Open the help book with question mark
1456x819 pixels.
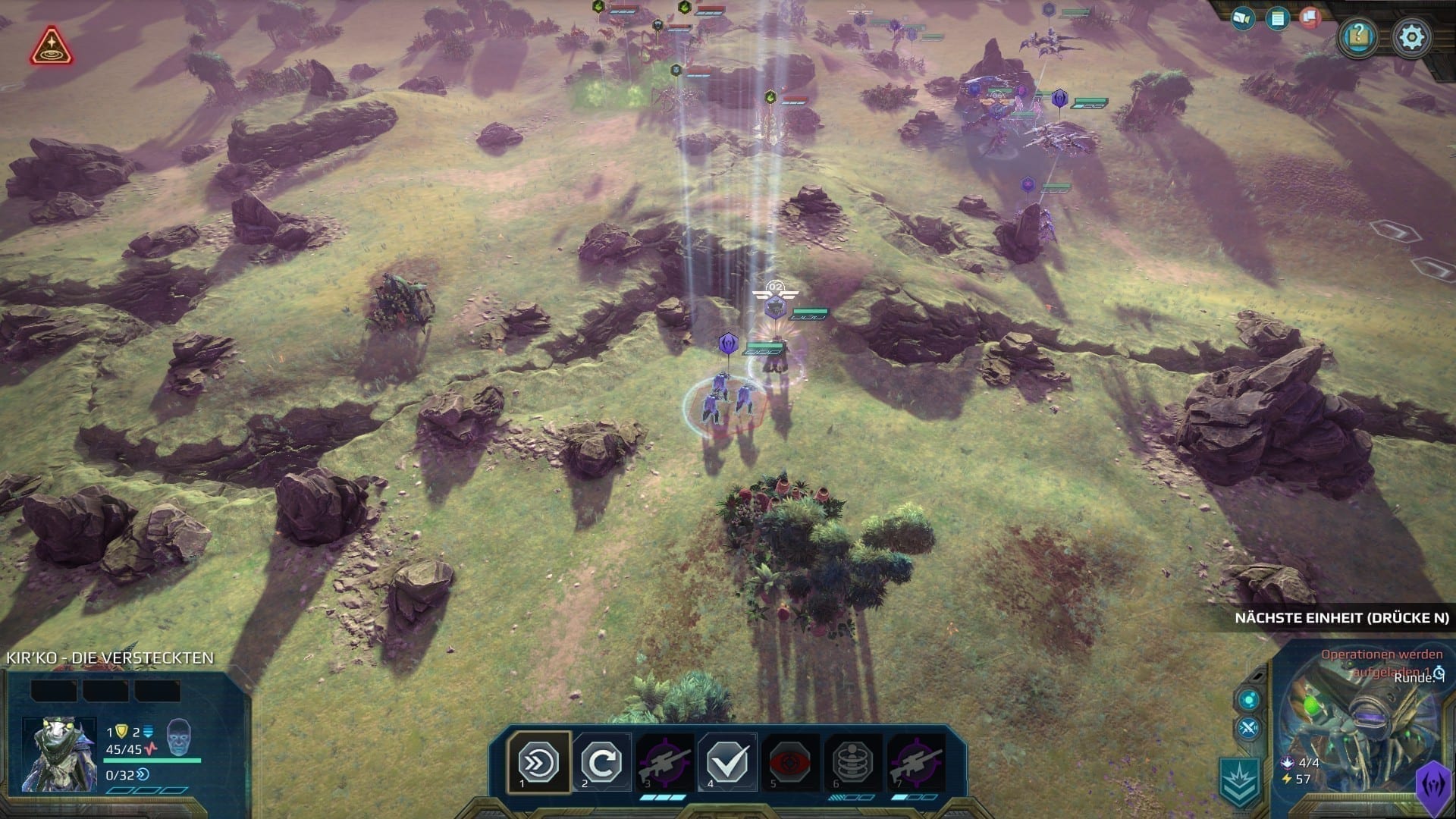[1359, 36]
